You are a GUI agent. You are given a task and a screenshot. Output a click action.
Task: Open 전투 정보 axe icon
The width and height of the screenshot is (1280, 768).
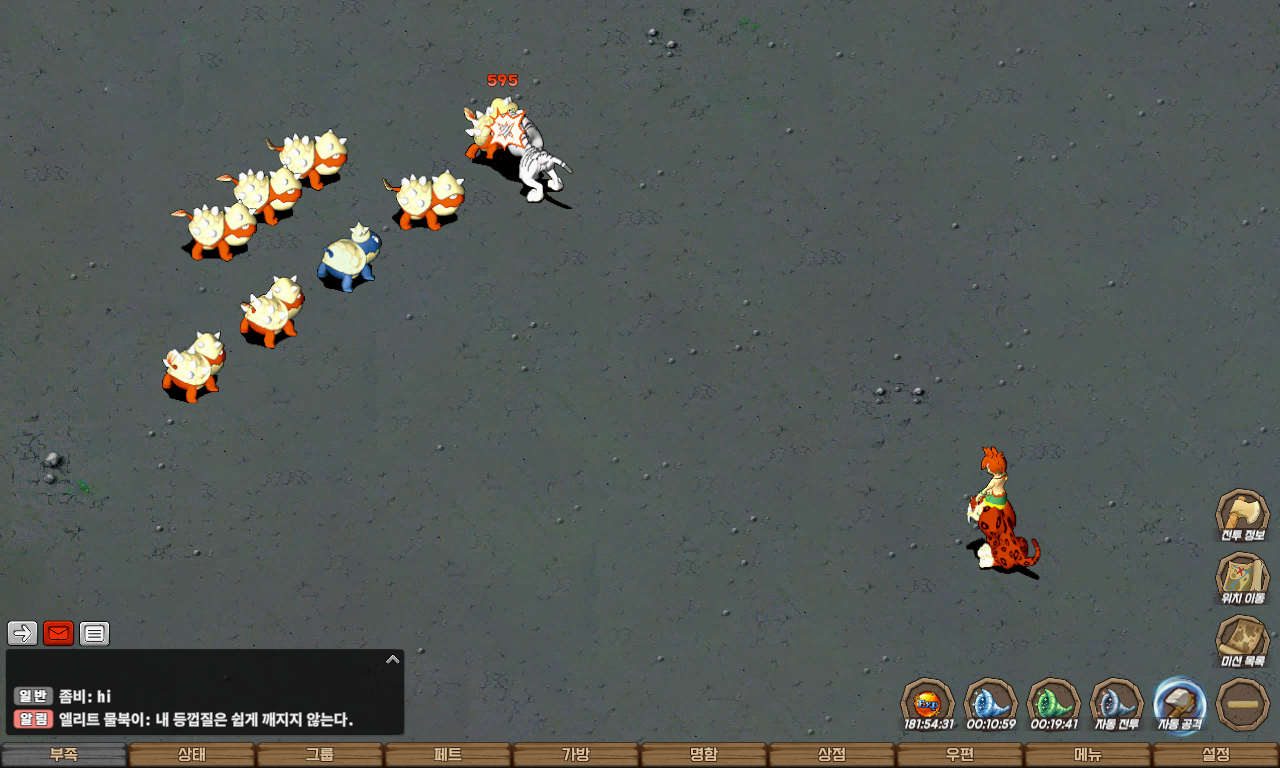click(x=1242, y=514)
